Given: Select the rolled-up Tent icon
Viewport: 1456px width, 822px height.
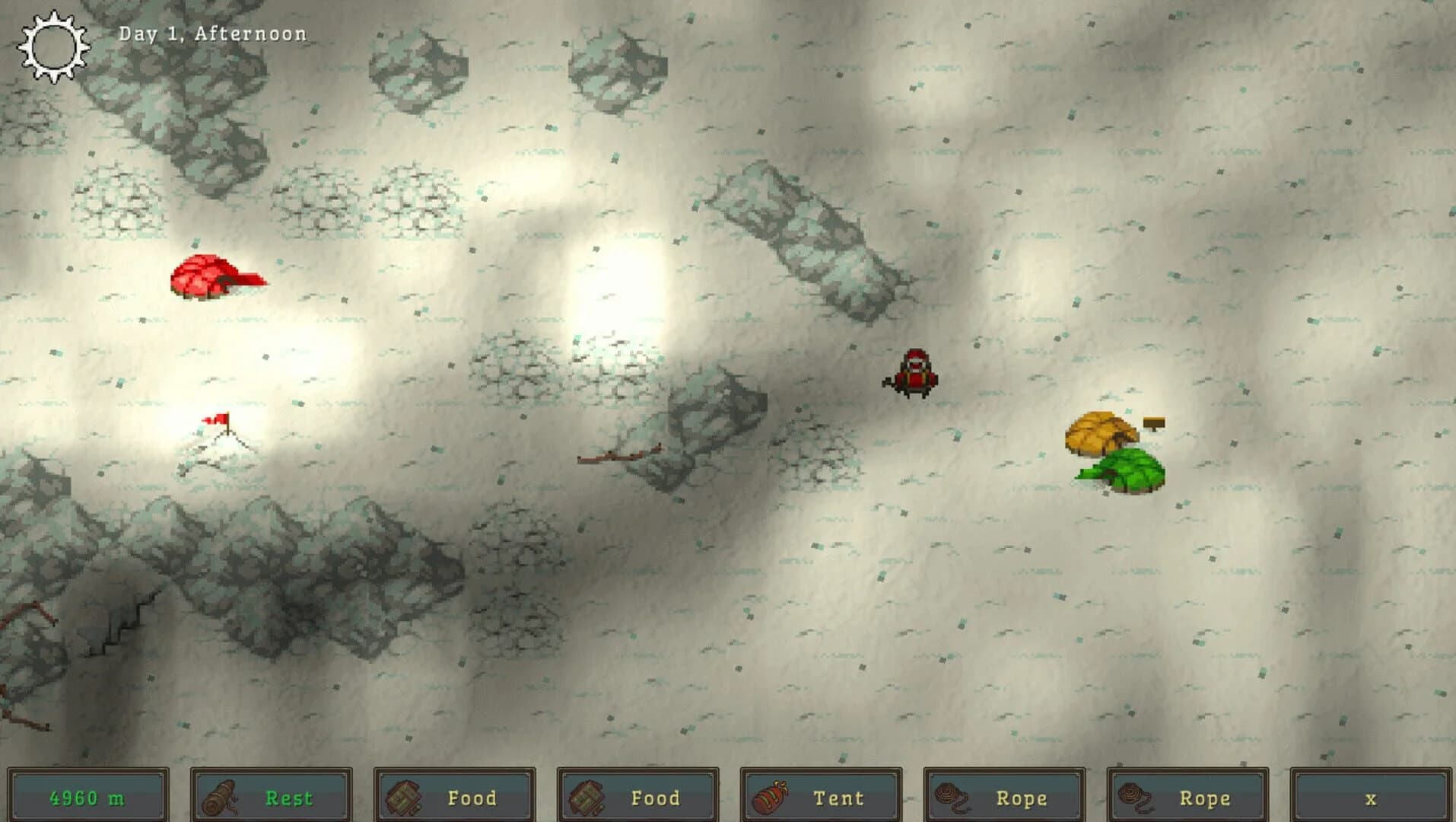Looking at the screenshot, I should (x=770, y=798).
